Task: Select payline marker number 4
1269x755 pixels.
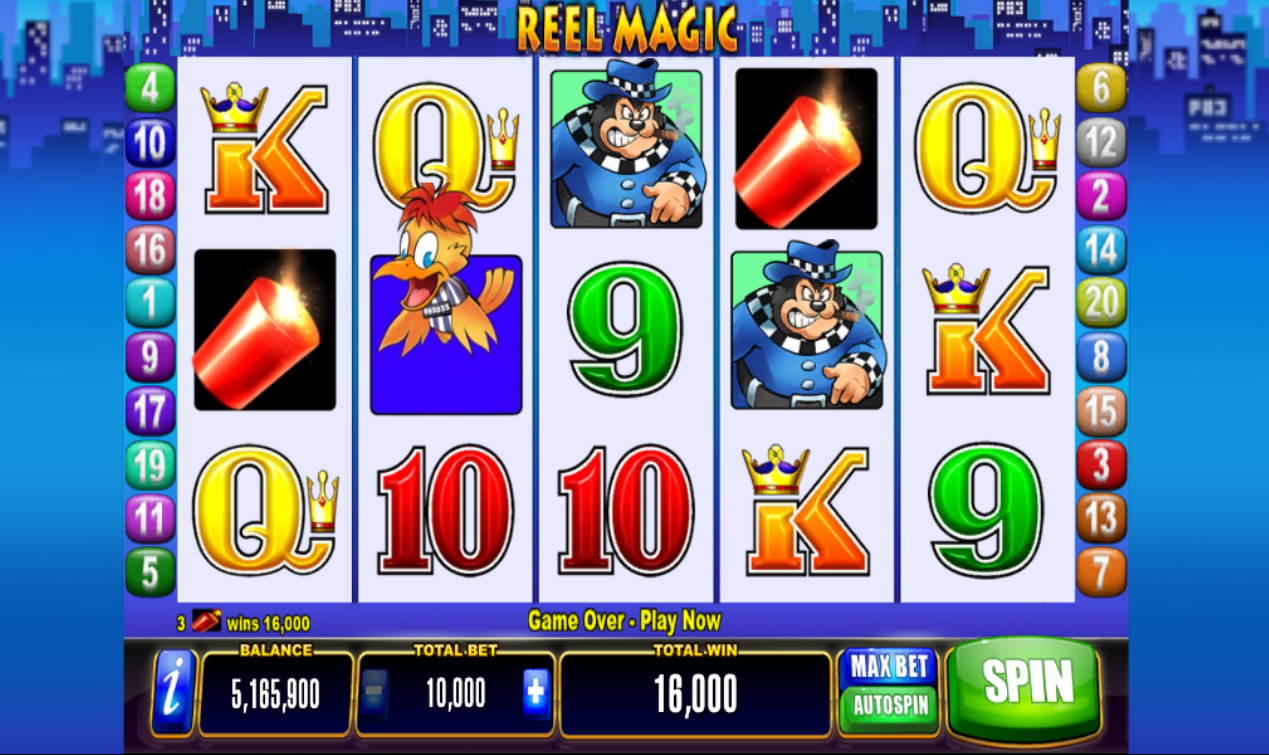Action: tap(150, 88)
